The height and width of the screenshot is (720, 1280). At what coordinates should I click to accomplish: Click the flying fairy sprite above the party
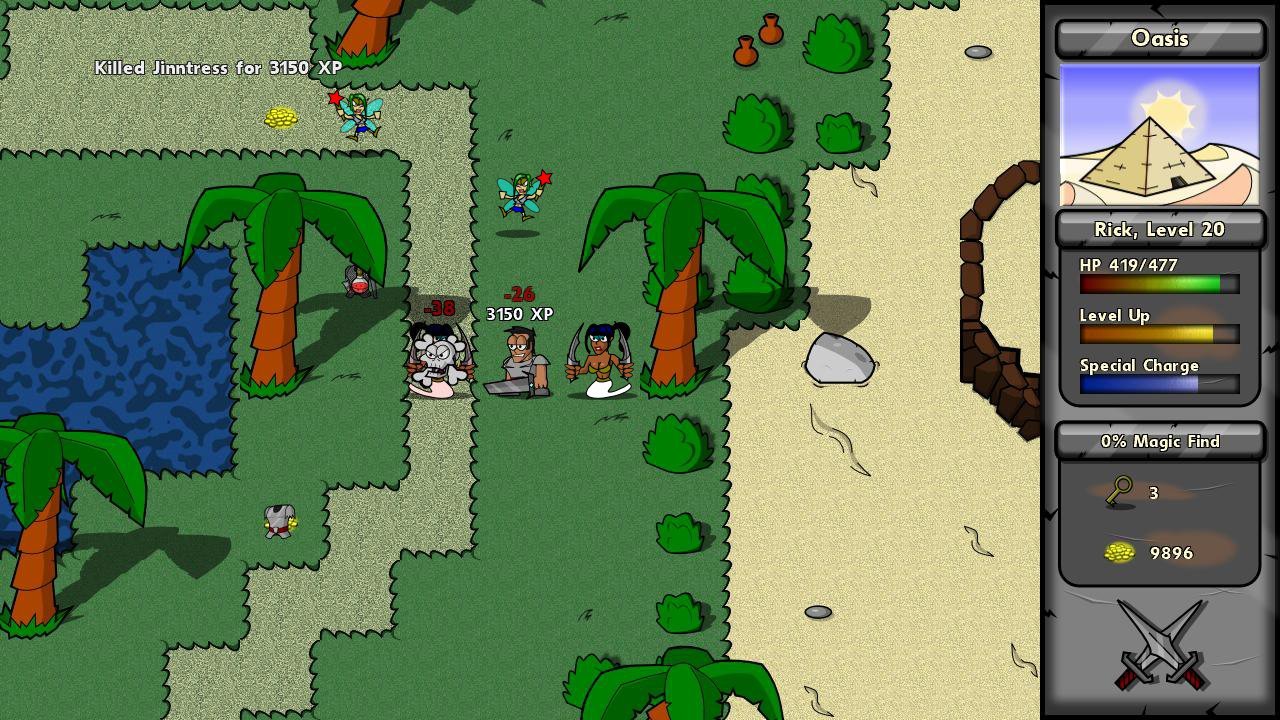pos(520,195)
